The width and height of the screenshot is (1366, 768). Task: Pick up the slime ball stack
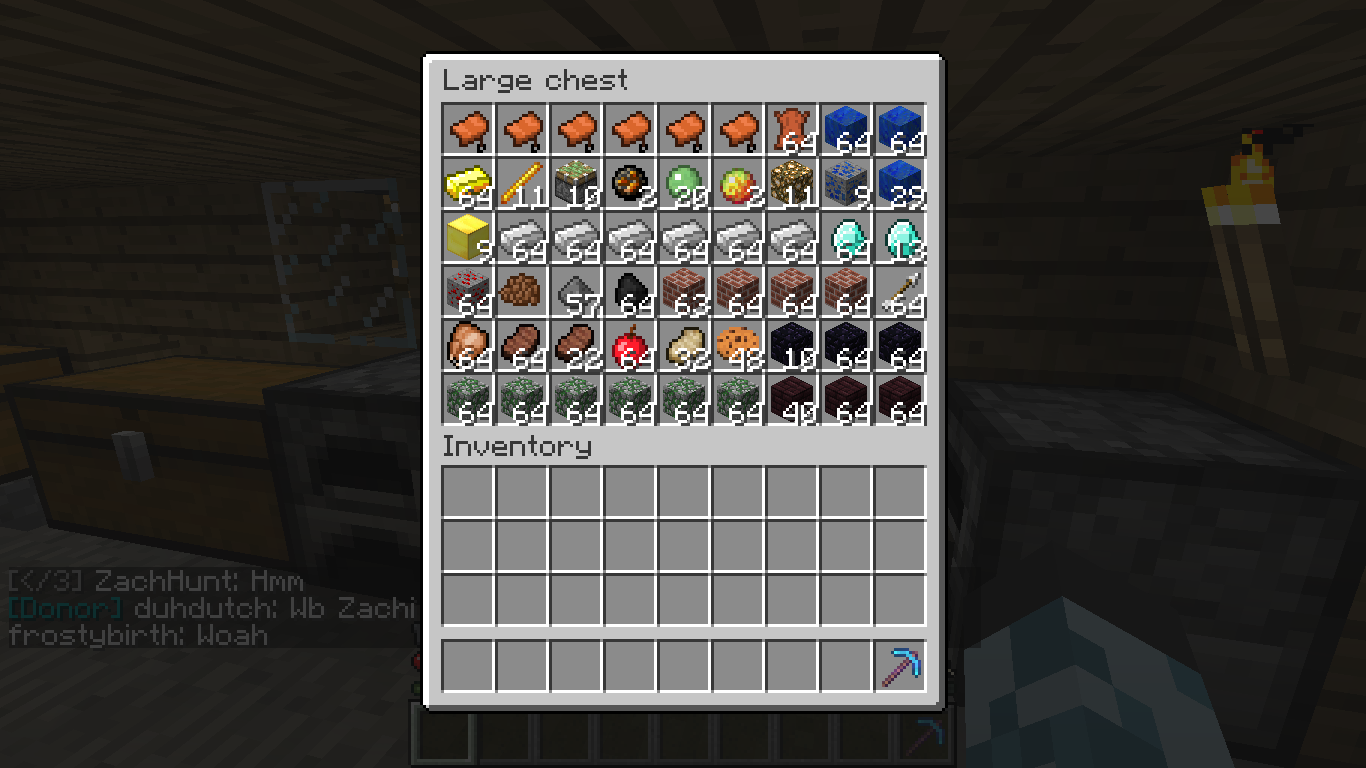coord(684,183)
